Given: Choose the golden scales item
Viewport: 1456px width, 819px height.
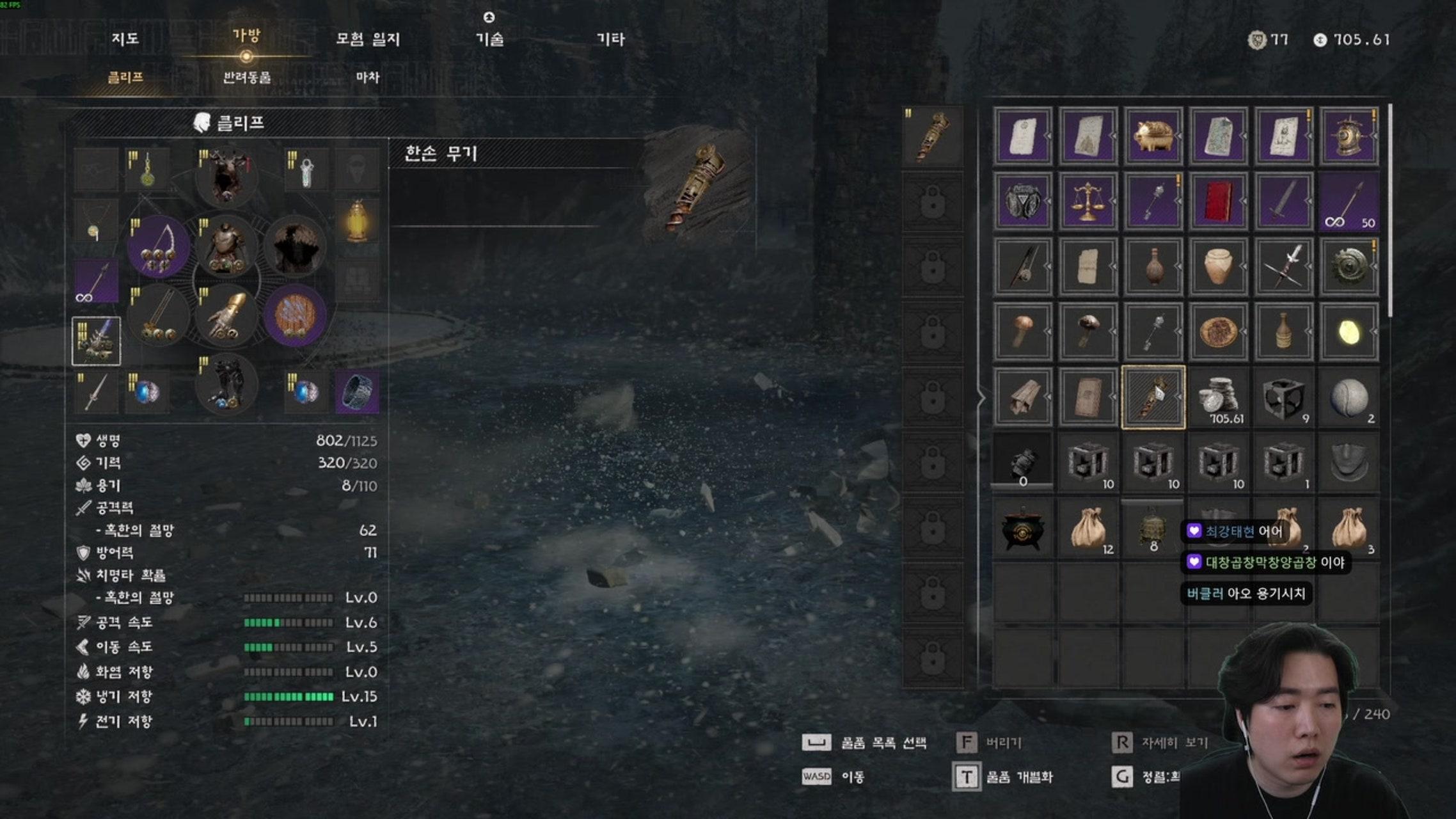Looking at the screenshot, I should tap(1088, 201).
